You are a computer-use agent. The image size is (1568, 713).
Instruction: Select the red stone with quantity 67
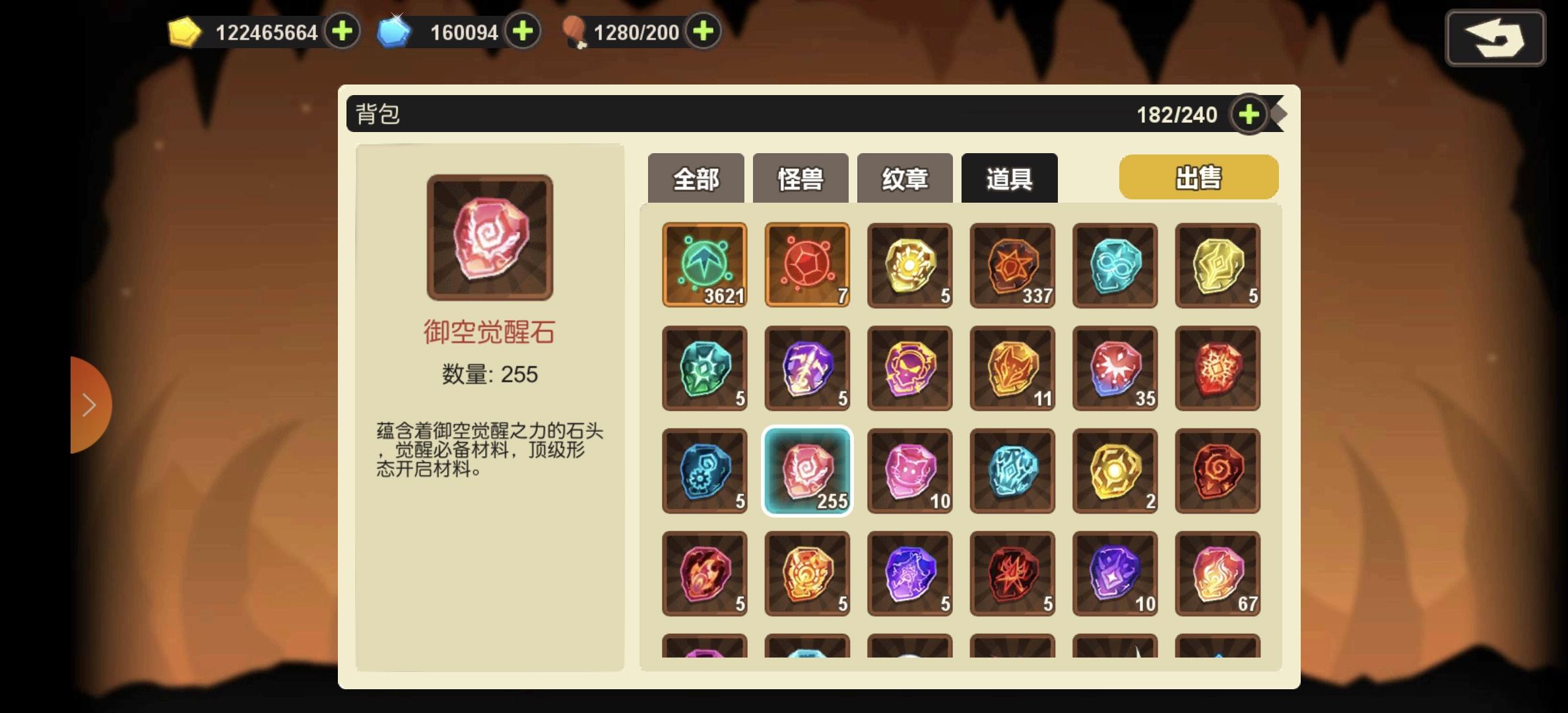[1218, 573]
